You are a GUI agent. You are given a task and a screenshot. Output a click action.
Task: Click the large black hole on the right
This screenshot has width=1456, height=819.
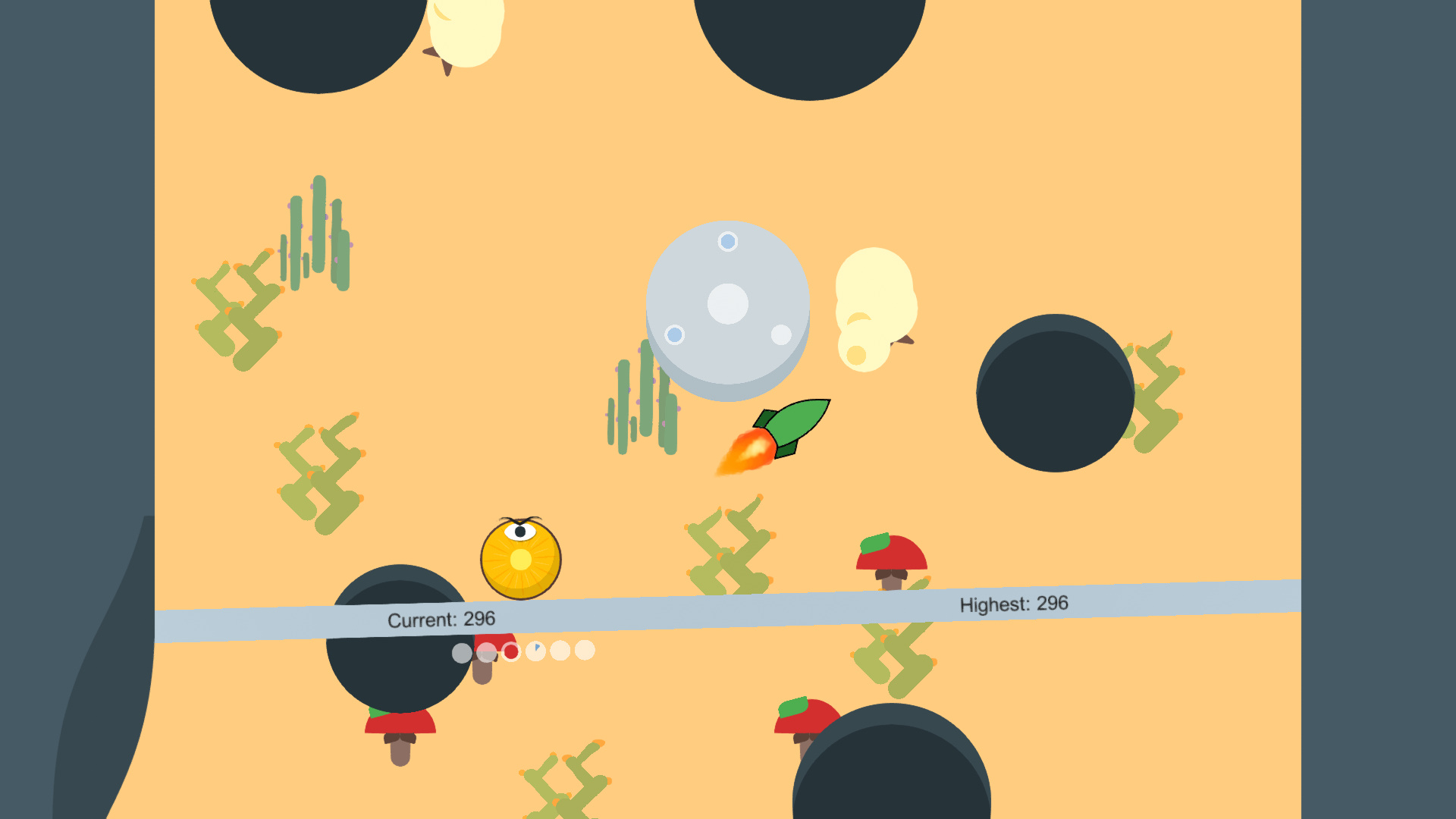1054,394
